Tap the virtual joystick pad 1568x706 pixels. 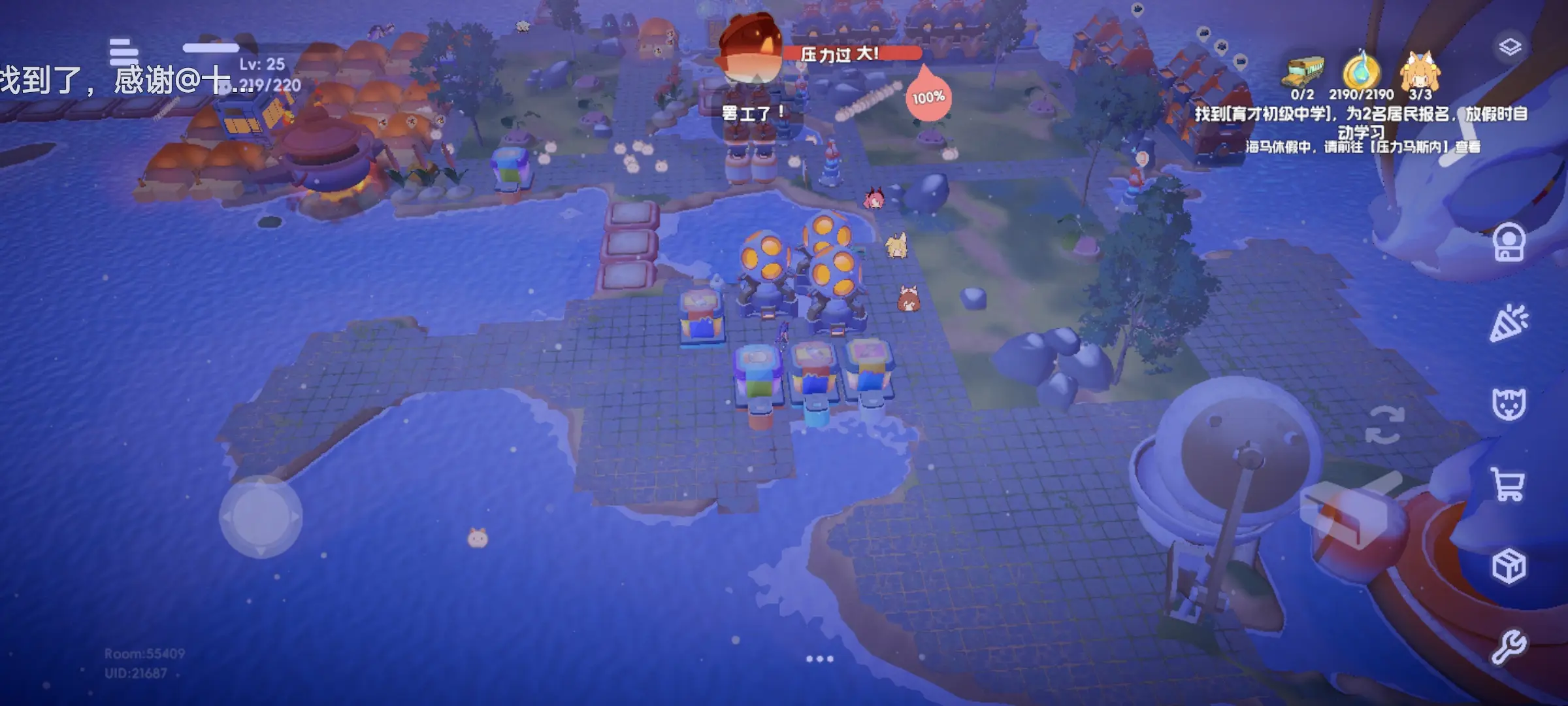point(261,516)
